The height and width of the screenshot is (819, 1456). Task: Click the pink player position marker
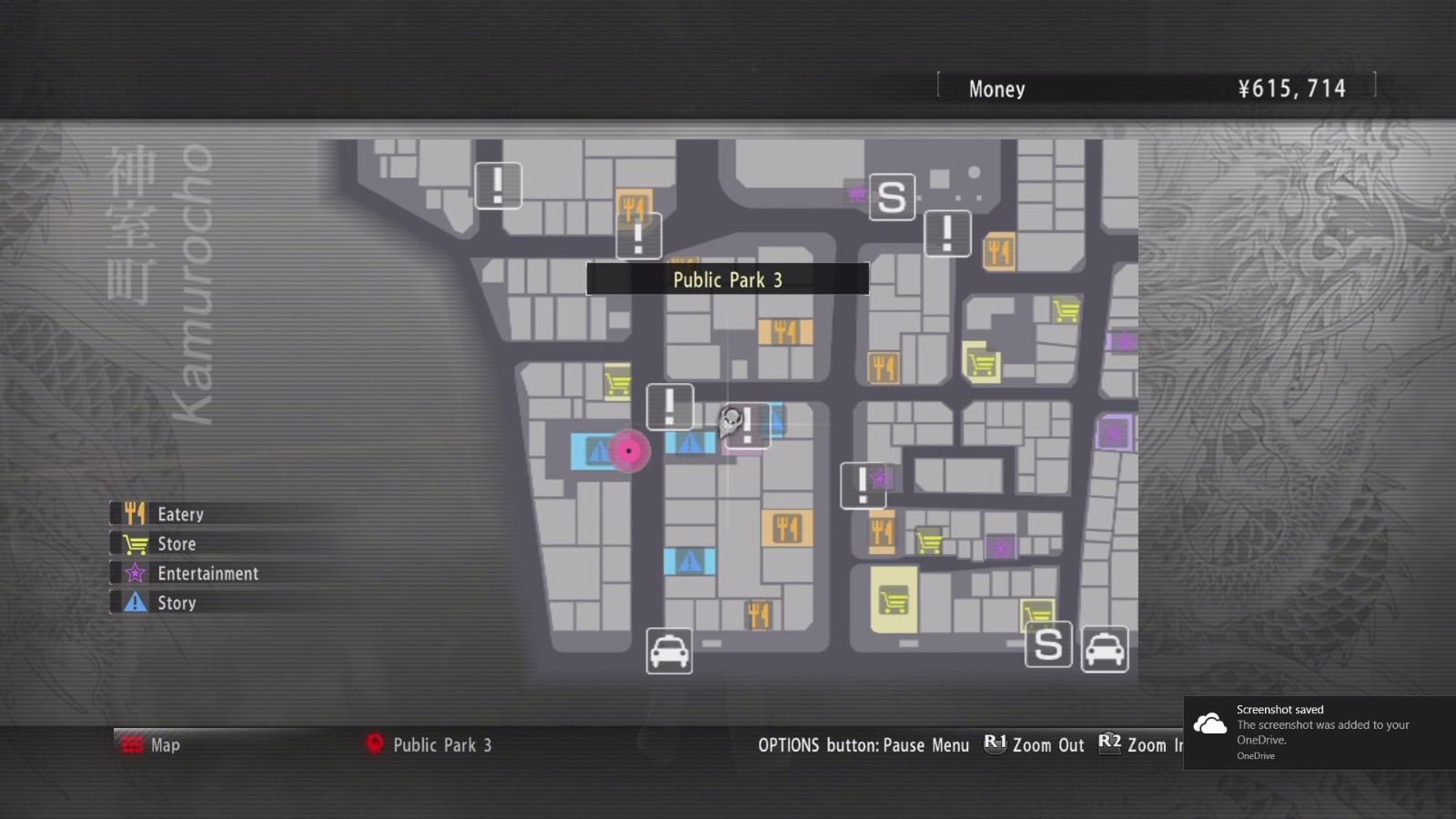(x=631, y=452)
